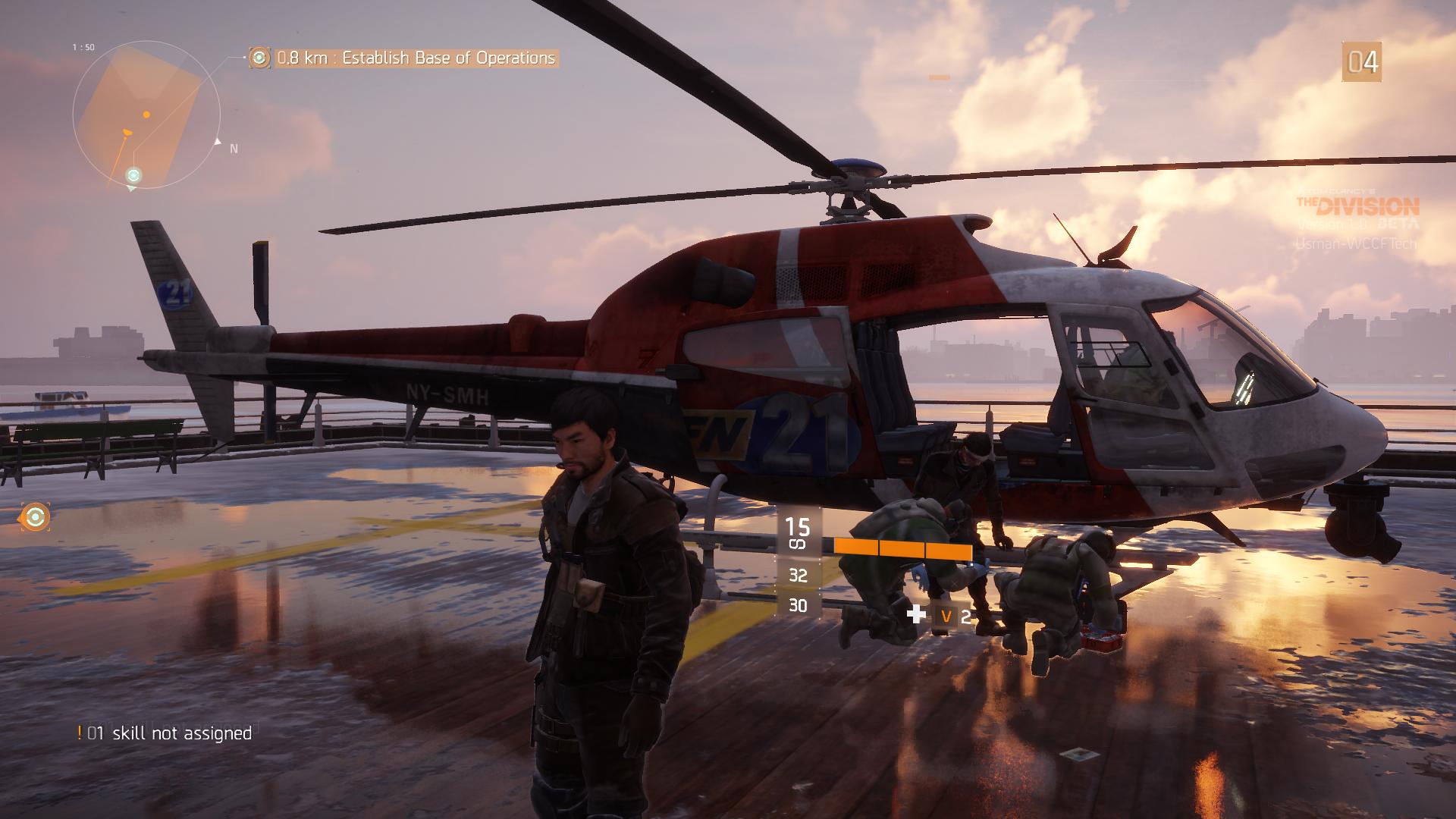The width and height of the screenshot is (1456, 819).
Task: Click the player level 04 badge
Action: click(1361, 62)
